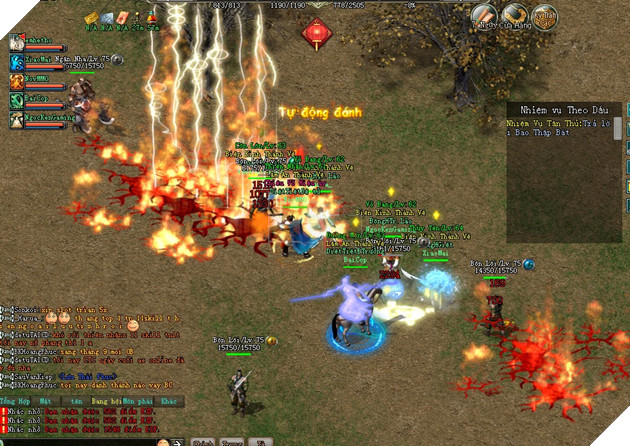
Task: Click the red lantern event icon
Action: click(x=318, y=35)
